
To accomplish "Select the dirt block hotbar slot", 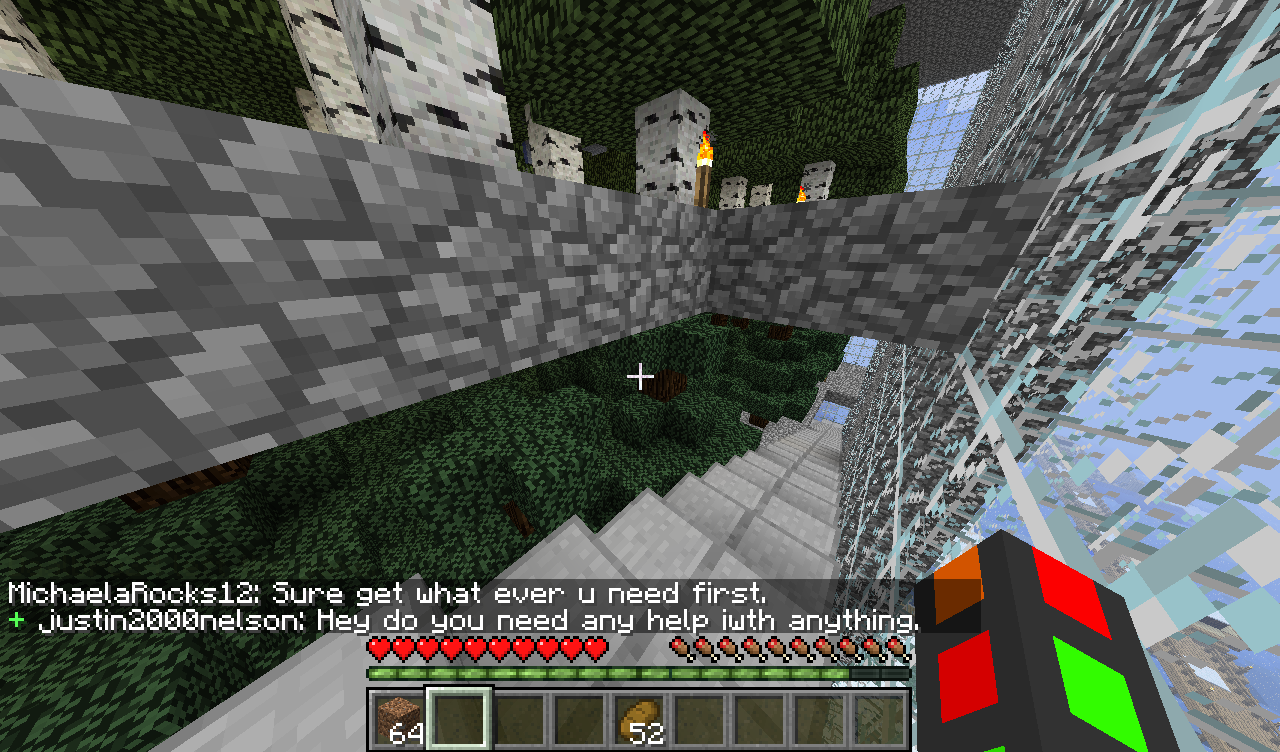I will coord(398,719).
